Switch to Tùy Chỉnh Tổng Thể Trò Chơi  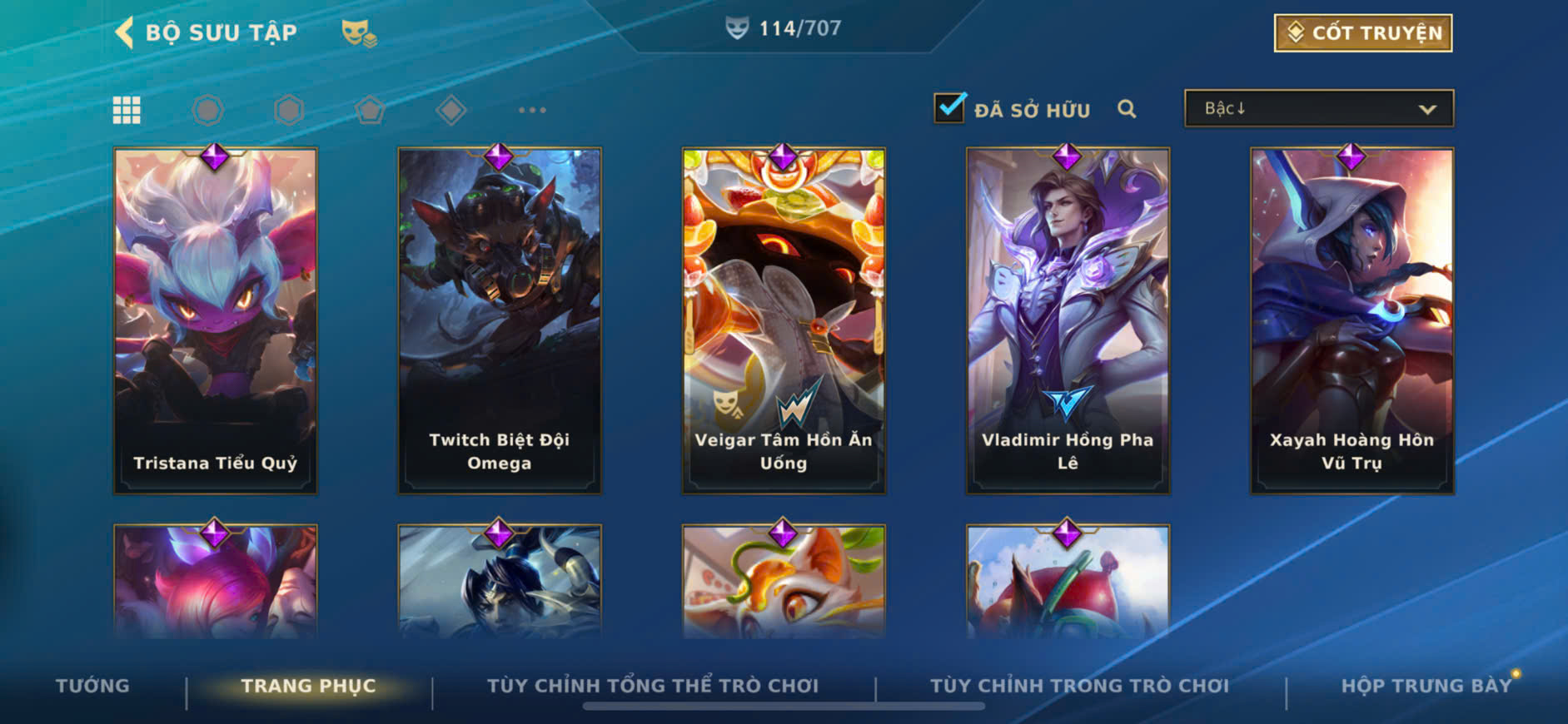click(x=653, y=686)
